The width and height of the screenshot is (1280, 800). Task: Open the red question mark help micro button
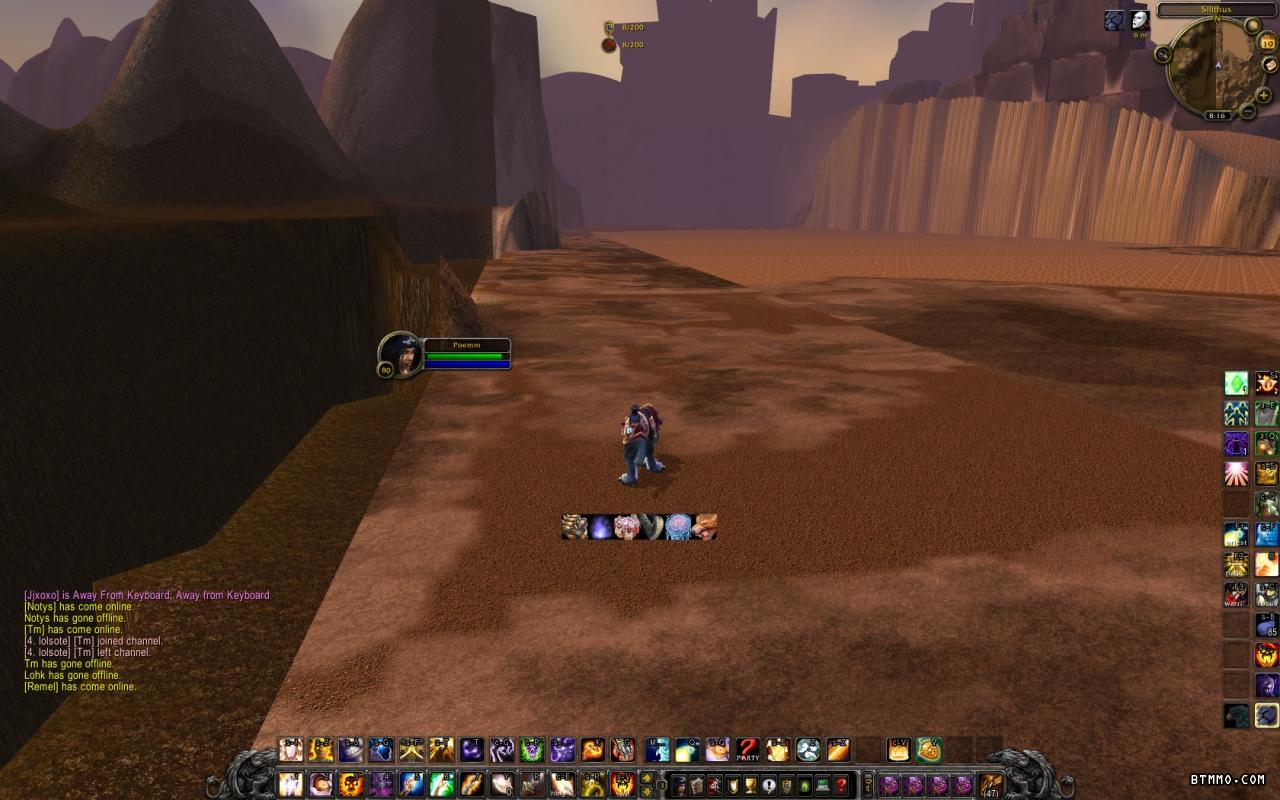point(842,784)
